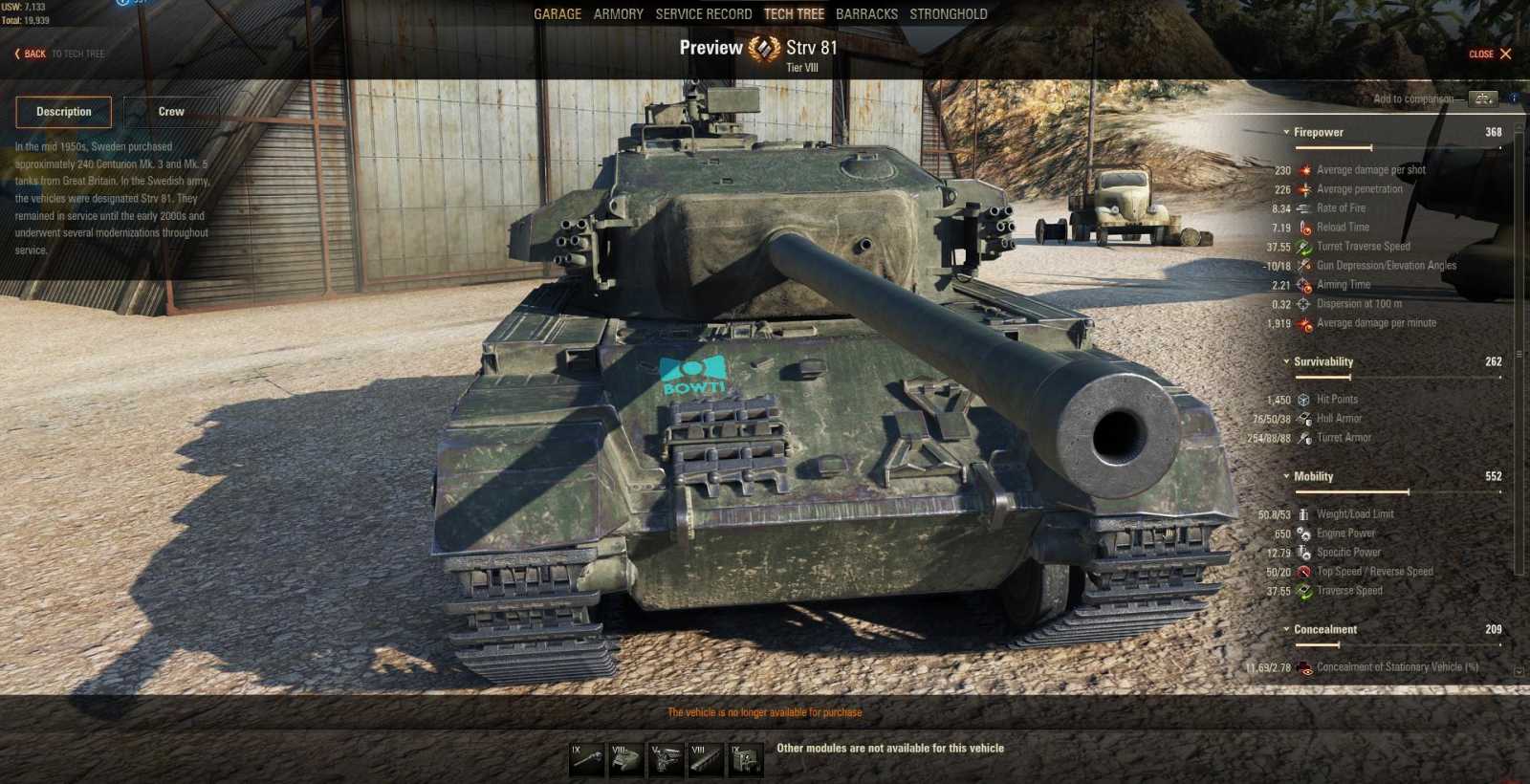
Task: Select the Rate of Fire icon
Action: click(1302, 207)
